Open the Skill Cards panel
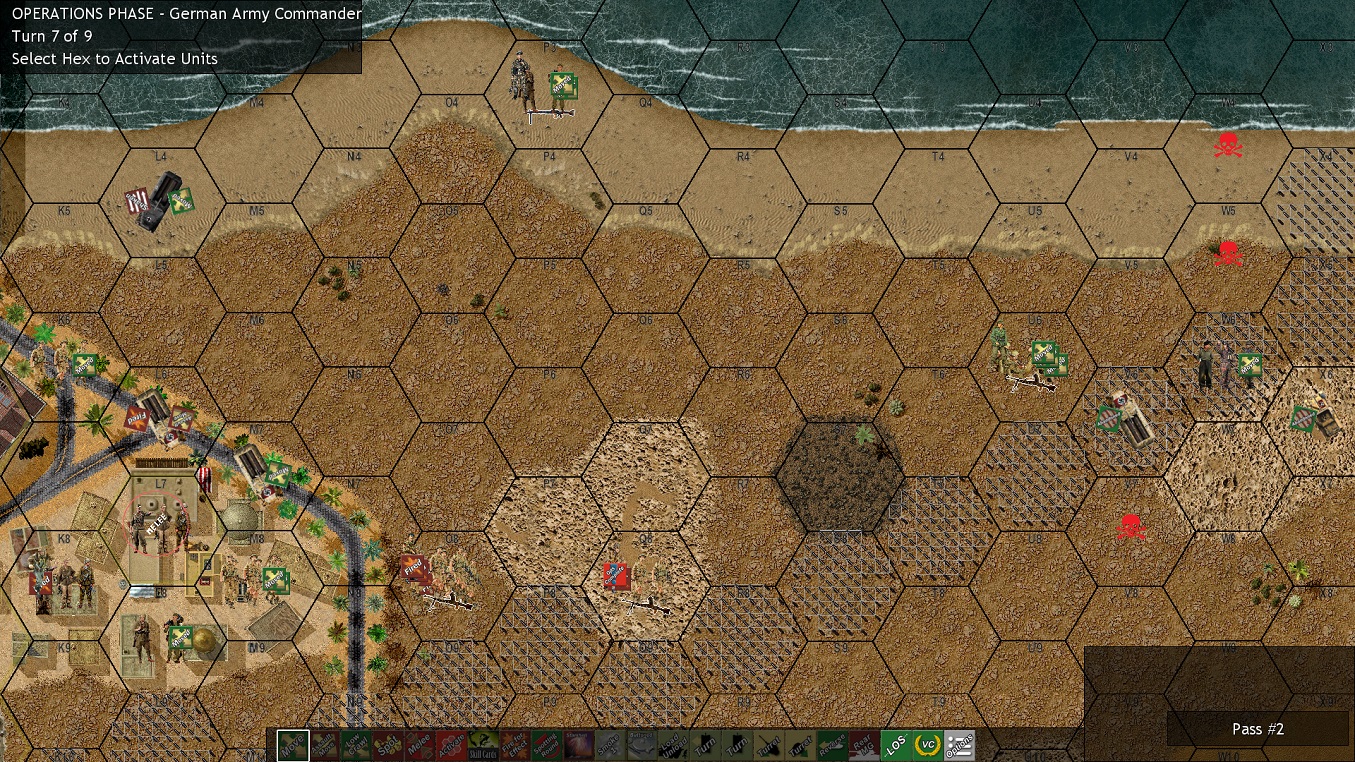This screenshot has height=762, width=1355. 483,745
